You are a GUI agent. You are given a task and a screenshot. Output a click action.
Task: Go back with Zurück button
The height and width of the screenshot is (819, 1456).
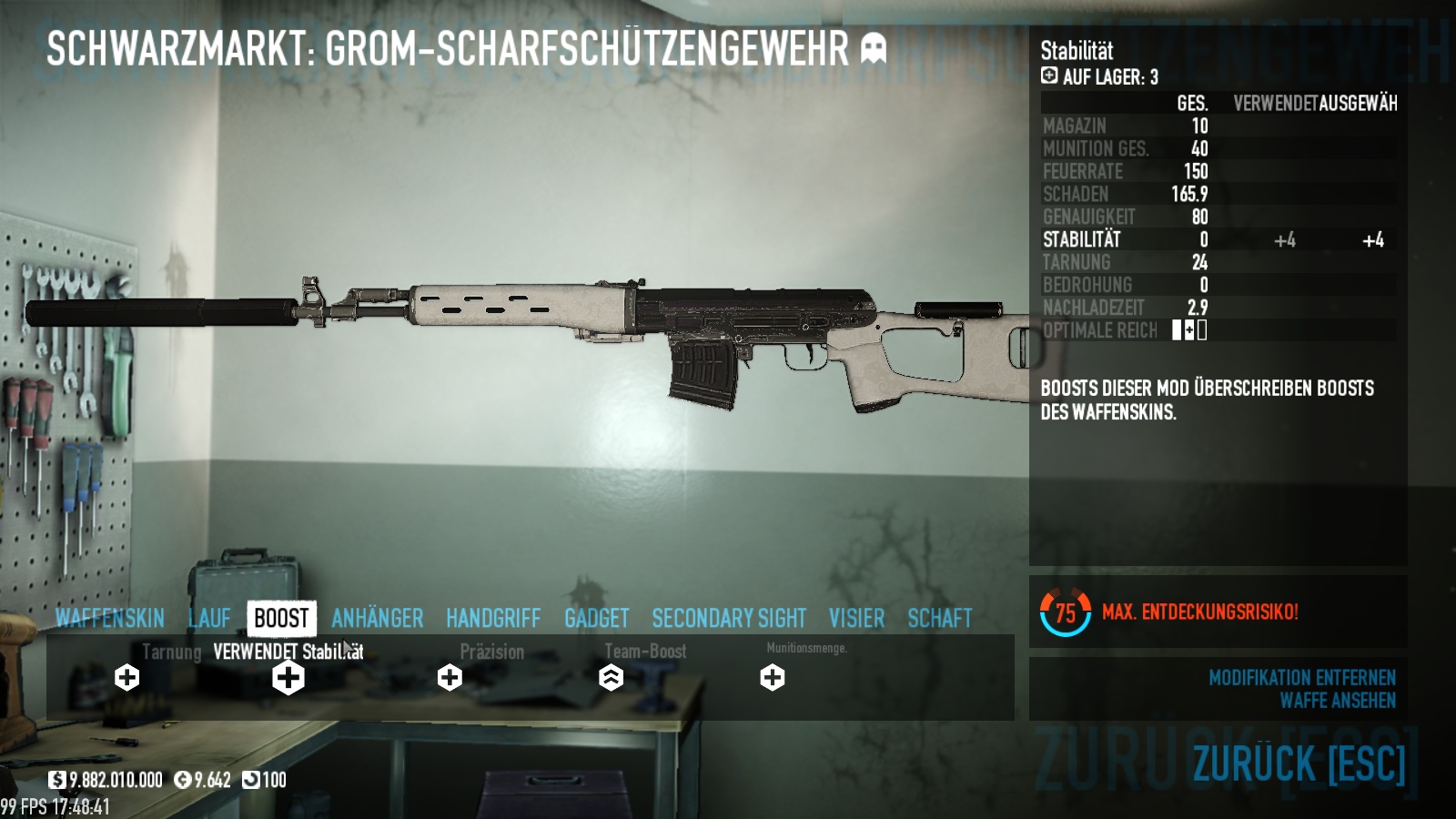(1299, 763)
